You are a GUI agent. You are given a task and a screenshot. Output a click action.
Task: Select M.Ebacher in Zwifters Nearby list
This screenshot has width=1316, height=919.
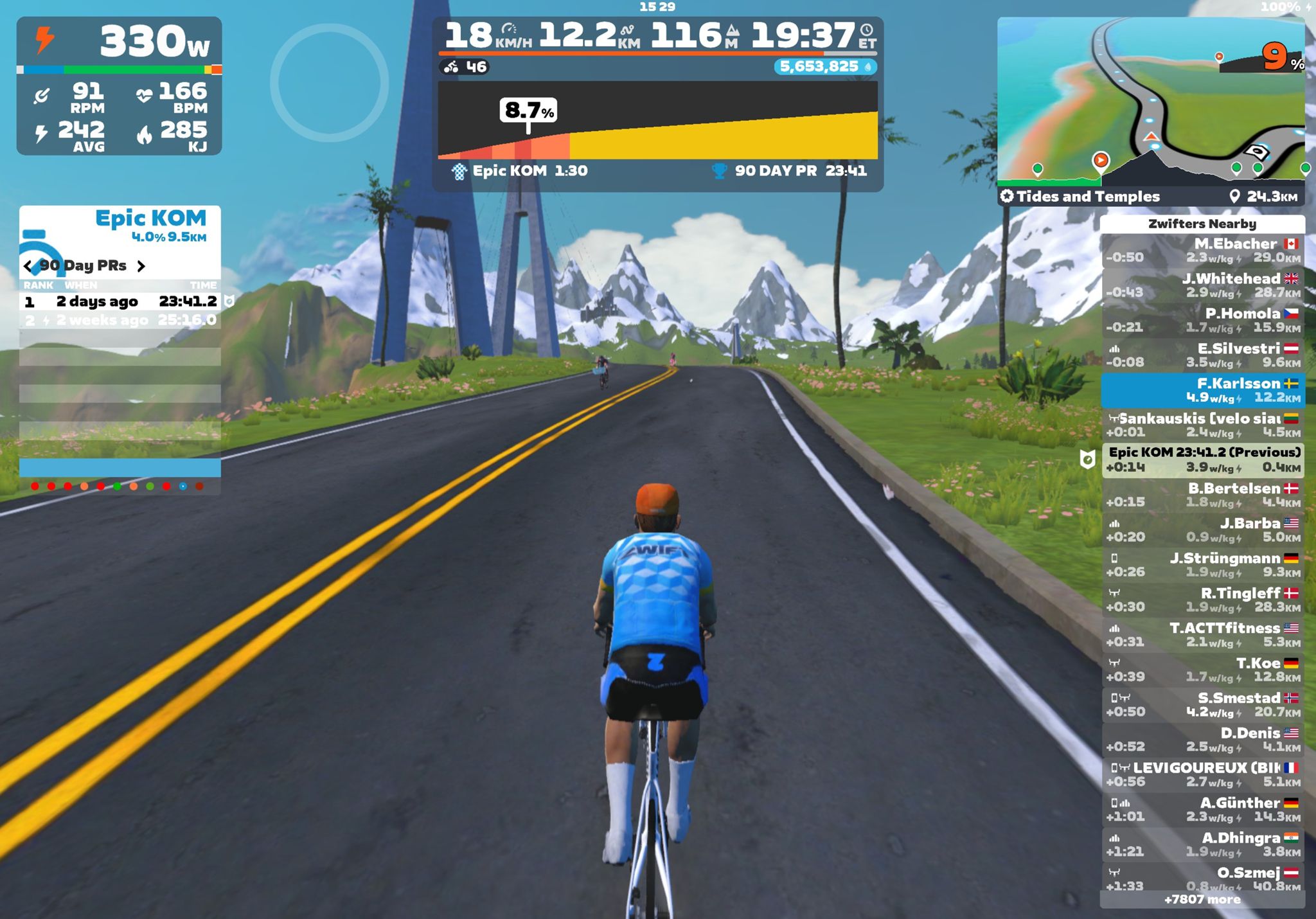(x=1202, y=251)
